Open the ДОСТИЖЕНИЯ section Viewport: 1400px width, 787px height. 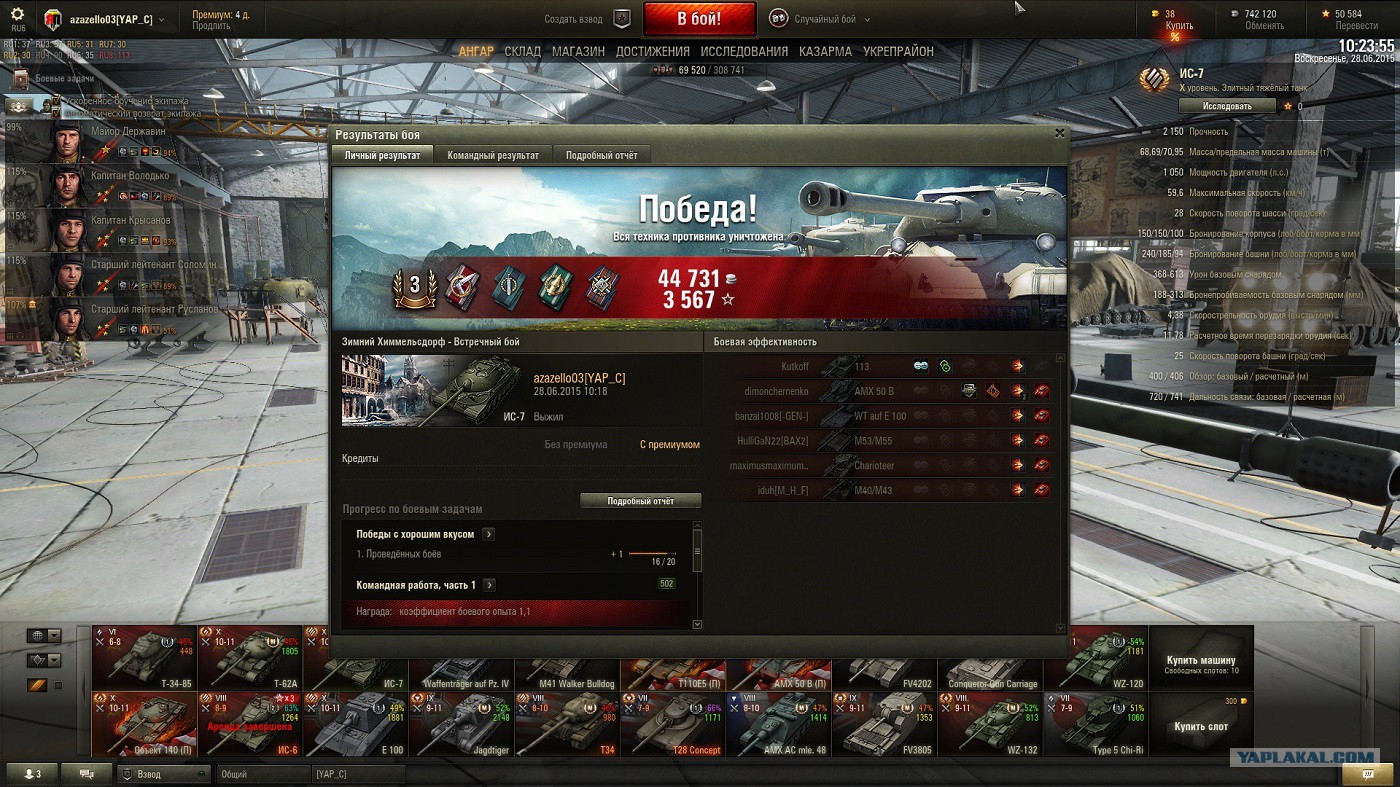pos(652,51)
